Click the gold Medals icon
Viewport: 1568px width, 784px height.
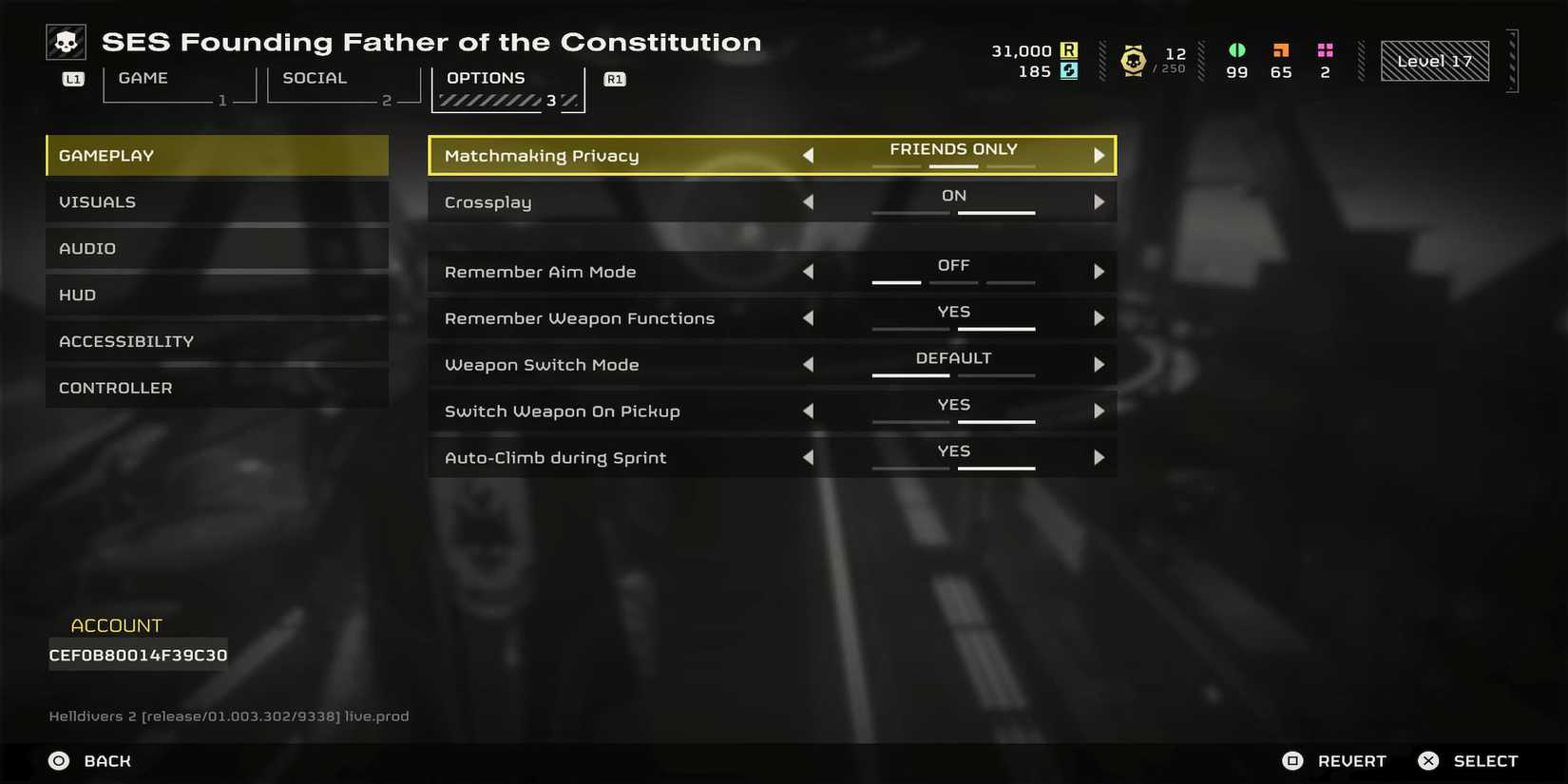pos(1132,60)
